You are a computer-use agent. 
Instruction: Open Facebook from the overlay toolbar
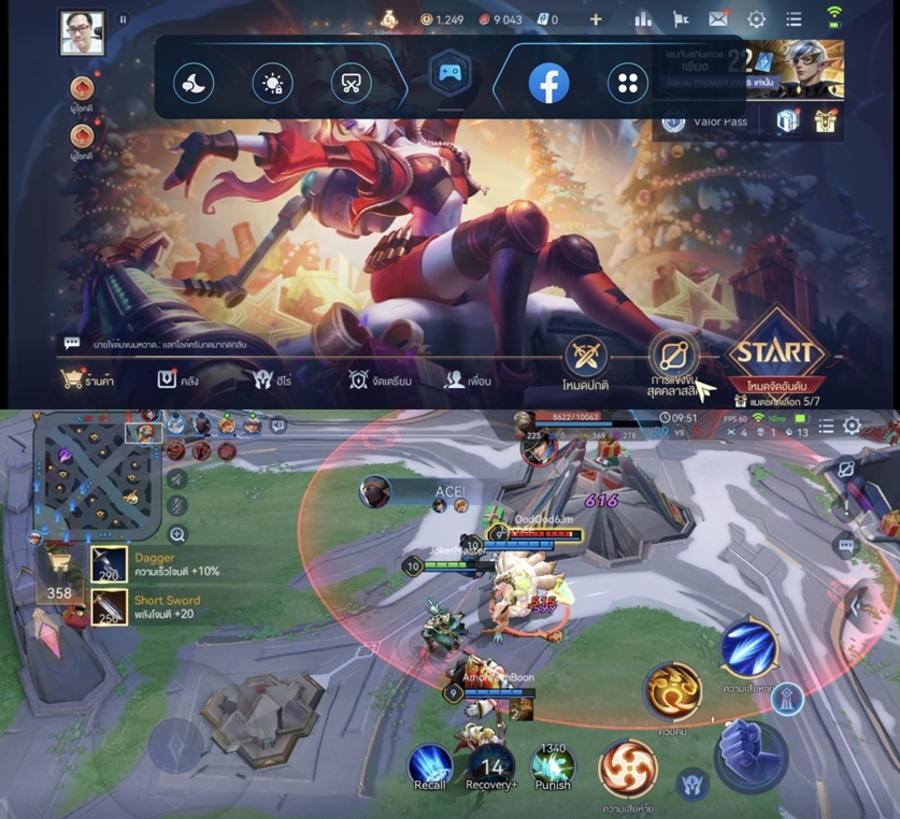coord(549,84)
